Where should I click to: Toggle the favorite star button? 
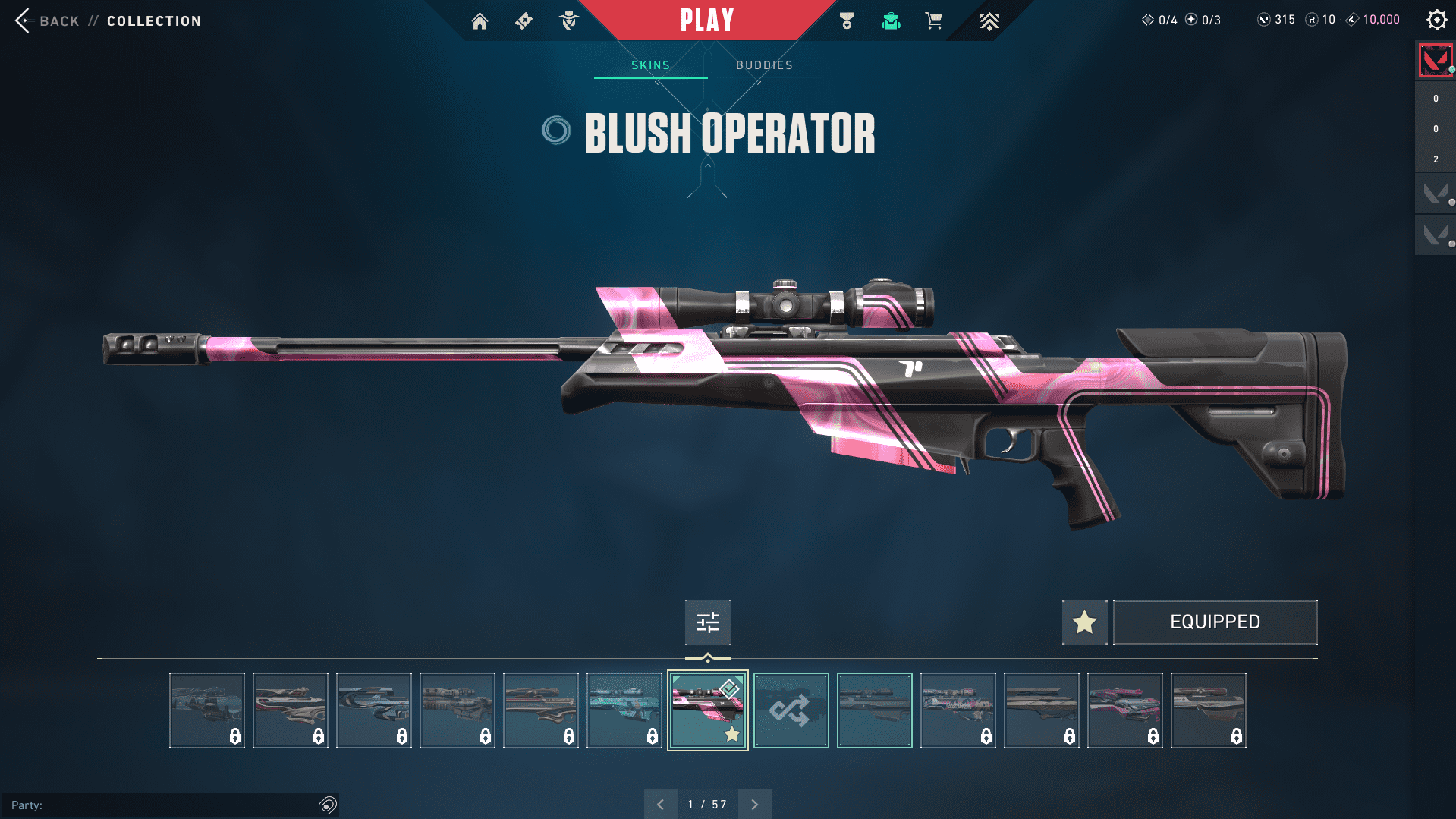[x=1084, y=622]
